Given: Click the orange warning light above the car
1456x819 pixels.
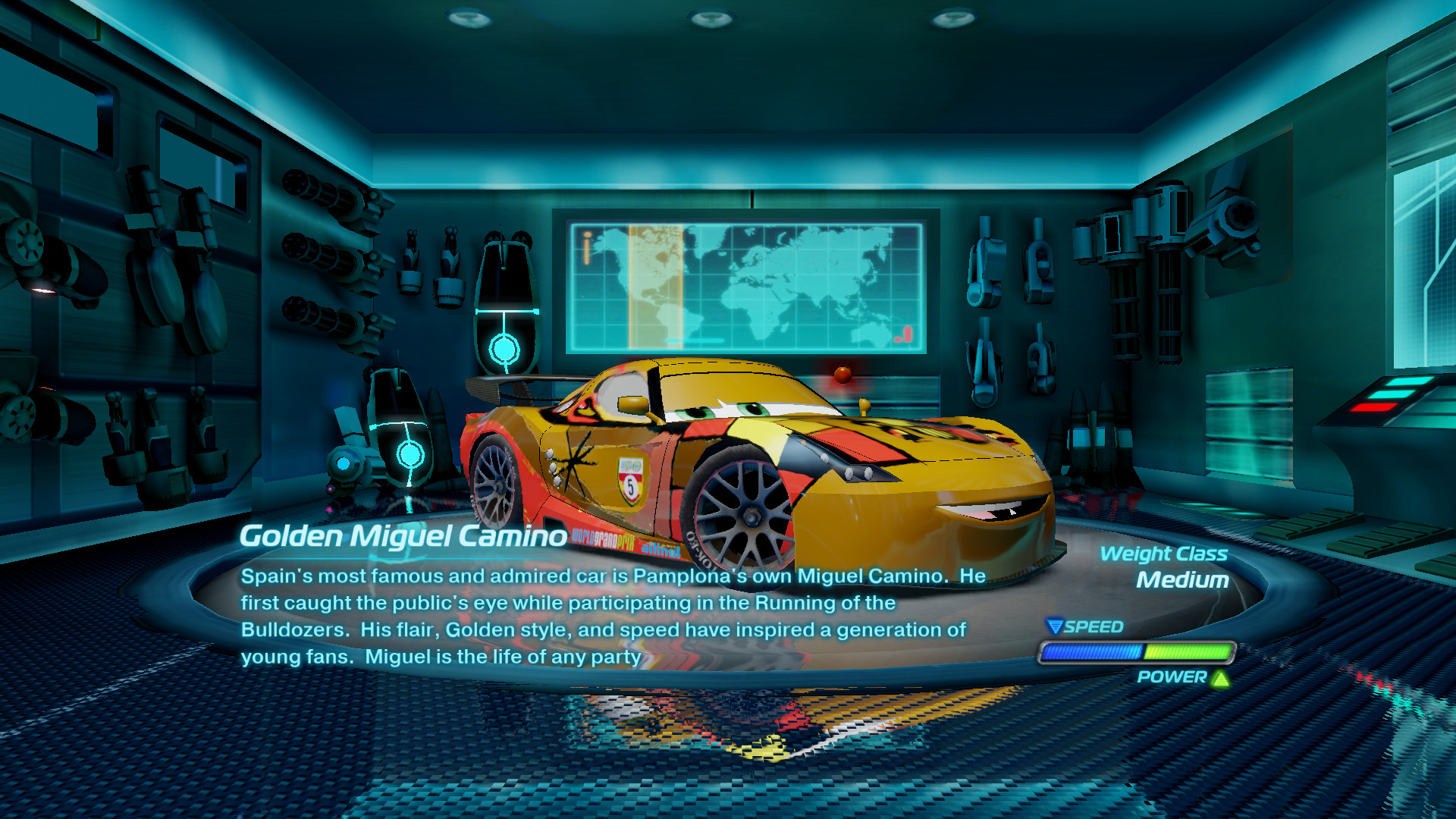Looking at the screenshot, I should [x=840, y=373].
